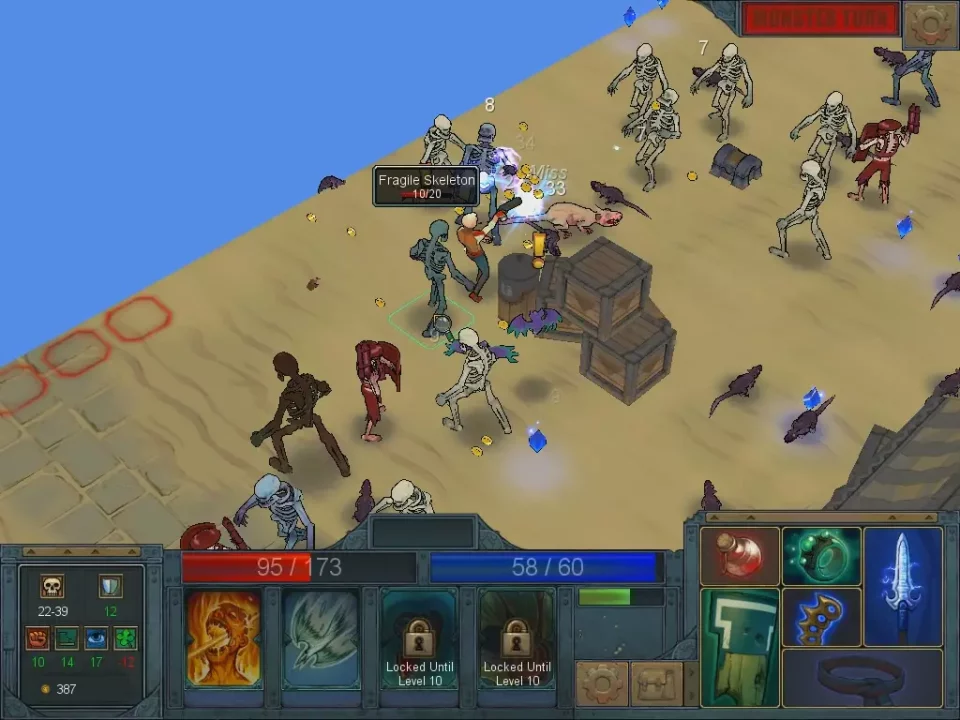Screen dimensions: 960x720
Task: Use the white feathered wing skill
Action: pos(320,638)
